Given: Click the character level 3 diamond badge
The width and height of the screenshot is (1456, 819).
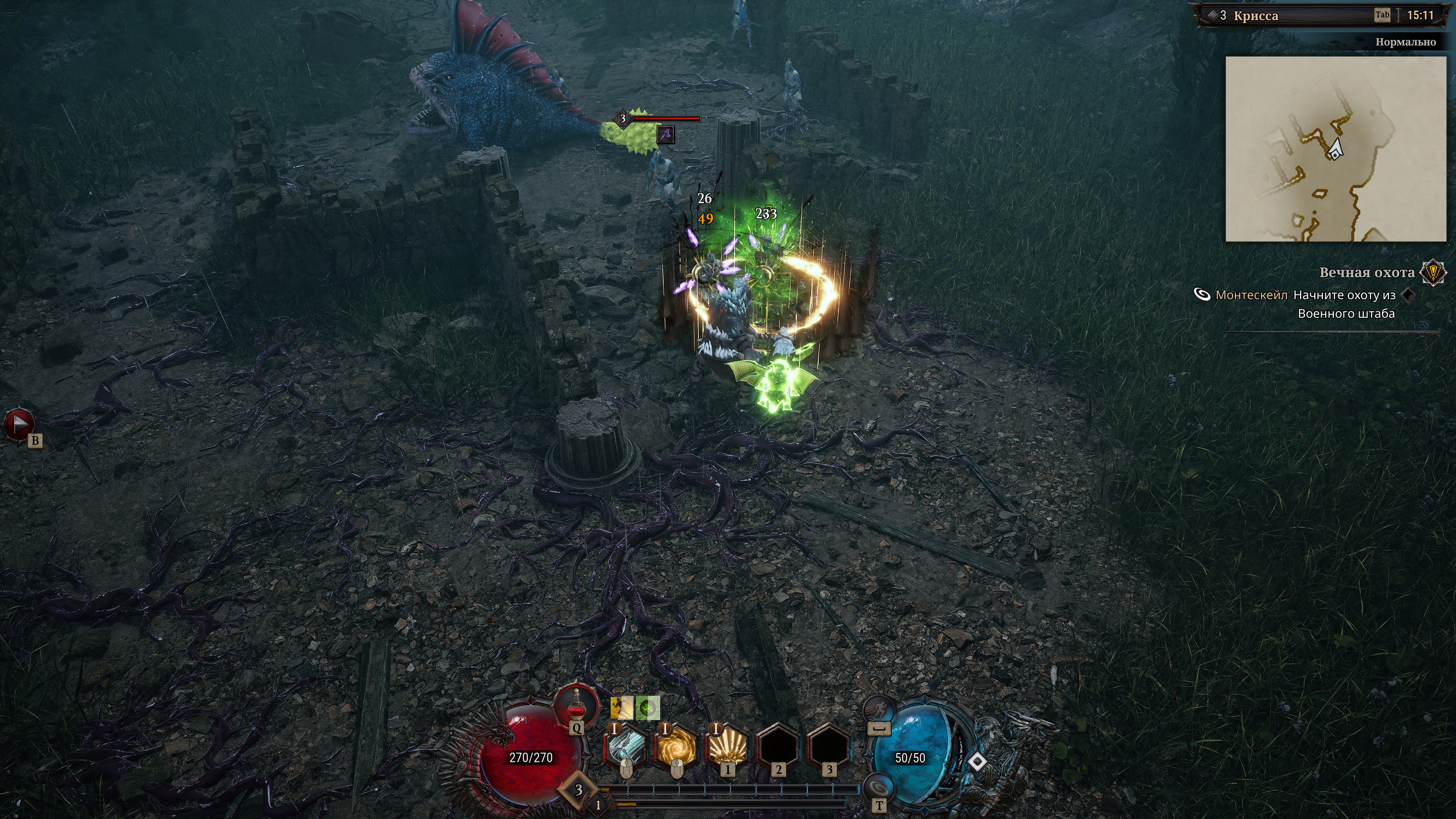Looking at the screenshot, I should coord(578,789).
